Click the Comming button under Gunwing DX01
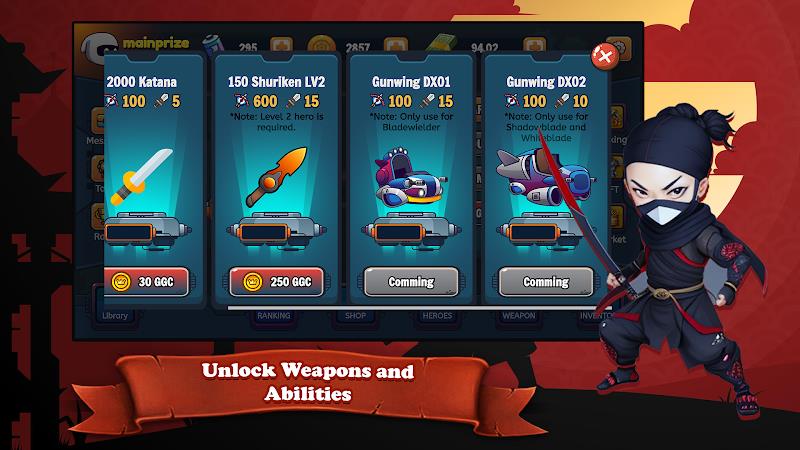Viewport: 800px width, 450px height. [x=411, y=282]
